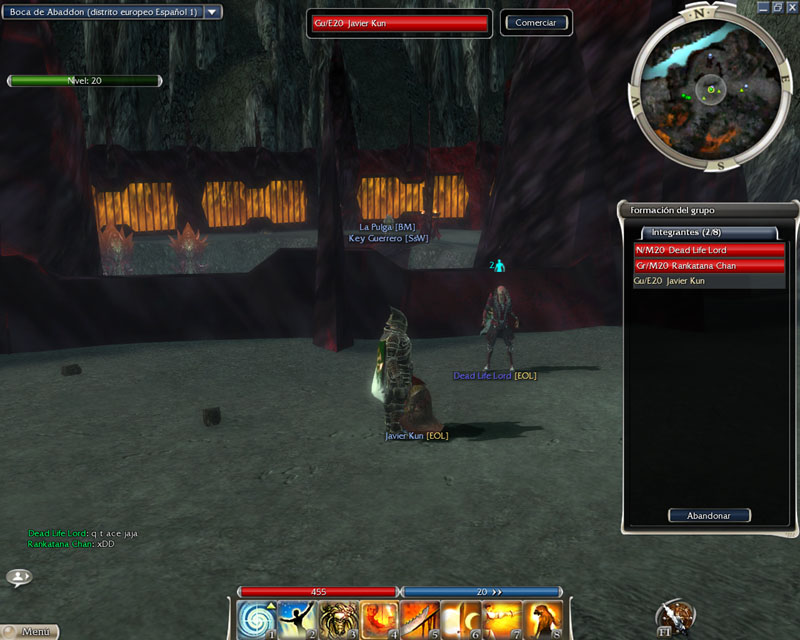The image size is (800, 640).
Task: Select party member Dead Life Lord
Action: point(709,250)
